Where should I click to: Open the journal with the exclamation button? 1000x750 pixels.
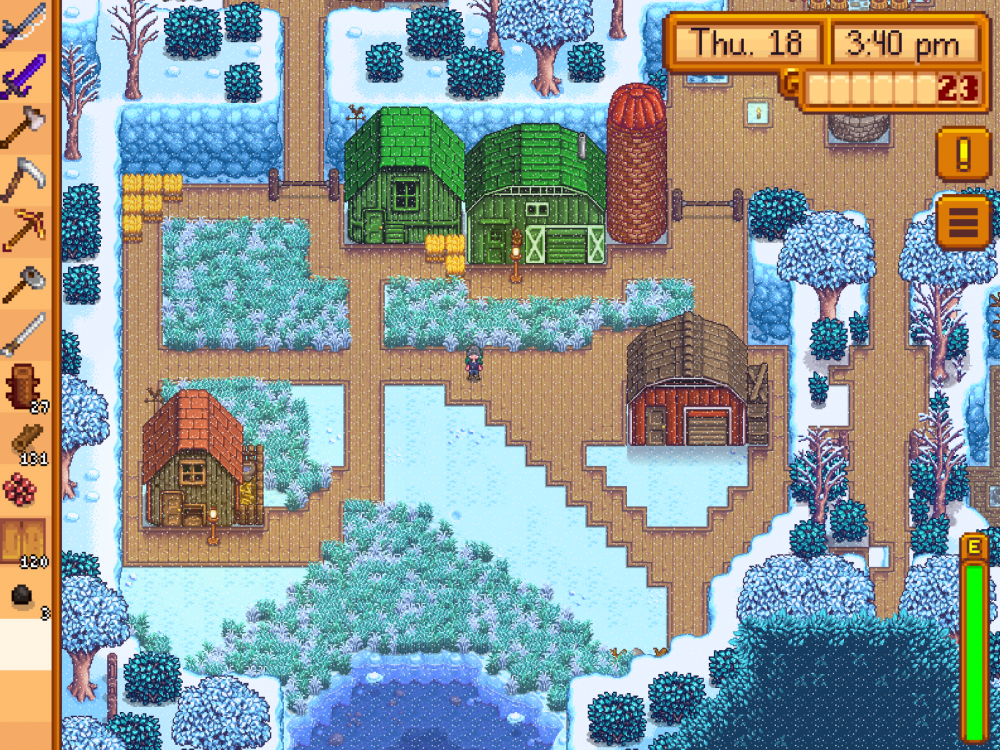click(963, 153)
